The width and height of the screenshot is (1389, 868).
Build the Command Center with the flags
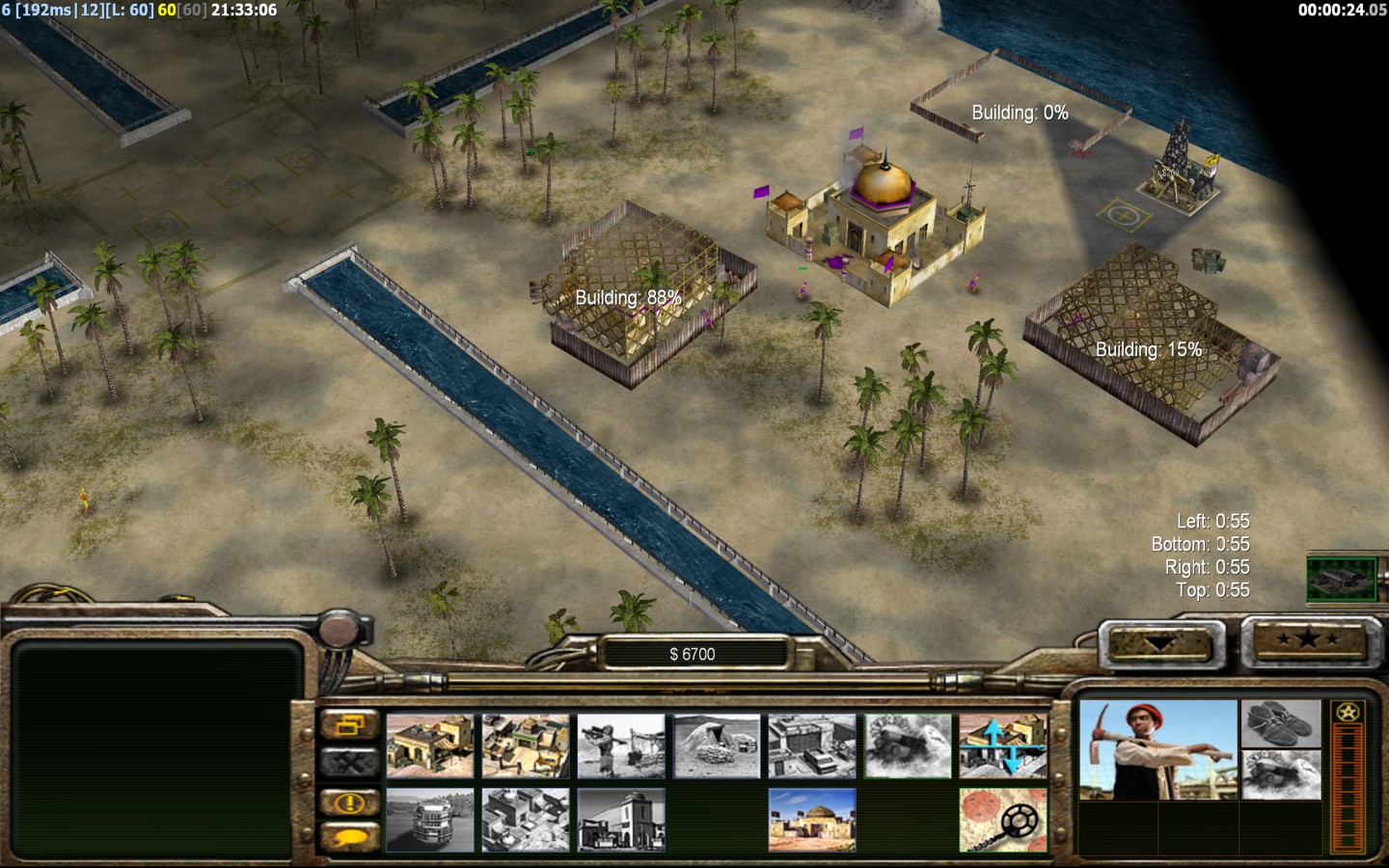(x=812, y=820)
